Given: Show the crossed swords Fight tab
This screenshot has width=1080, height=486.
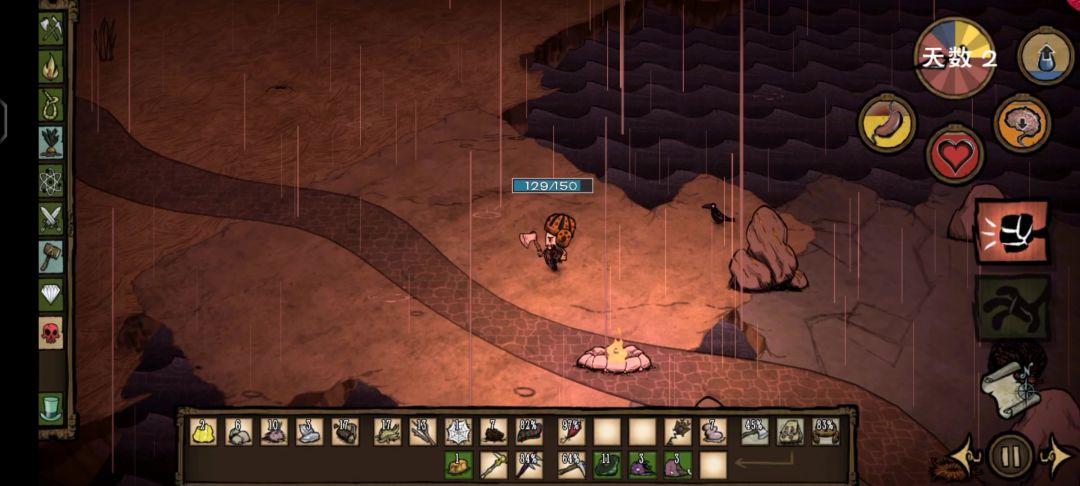Looking at the screenshot, I should coord(51,219).
